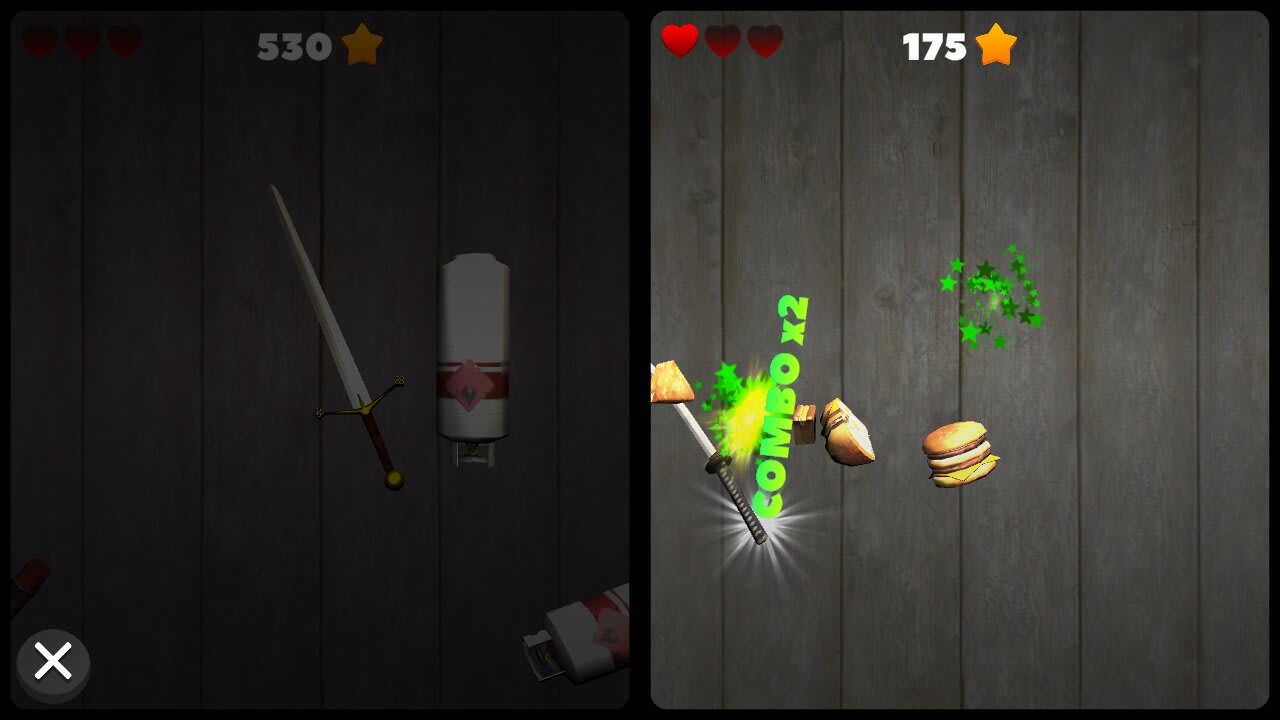Select the middle heart on the left panel
The image size is (1280, 720).
pyautogui.click(x=80, y=43)
